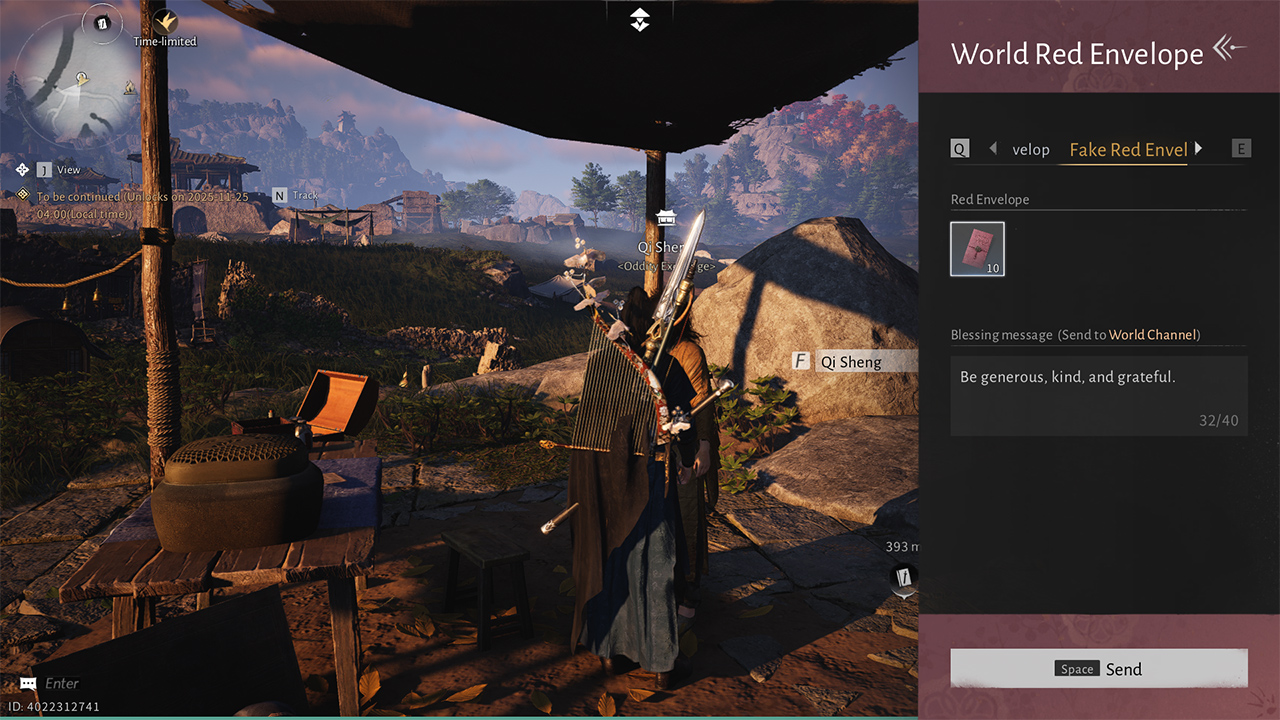Send the red envelope
1280x720 pixels.
point(1098,669)
